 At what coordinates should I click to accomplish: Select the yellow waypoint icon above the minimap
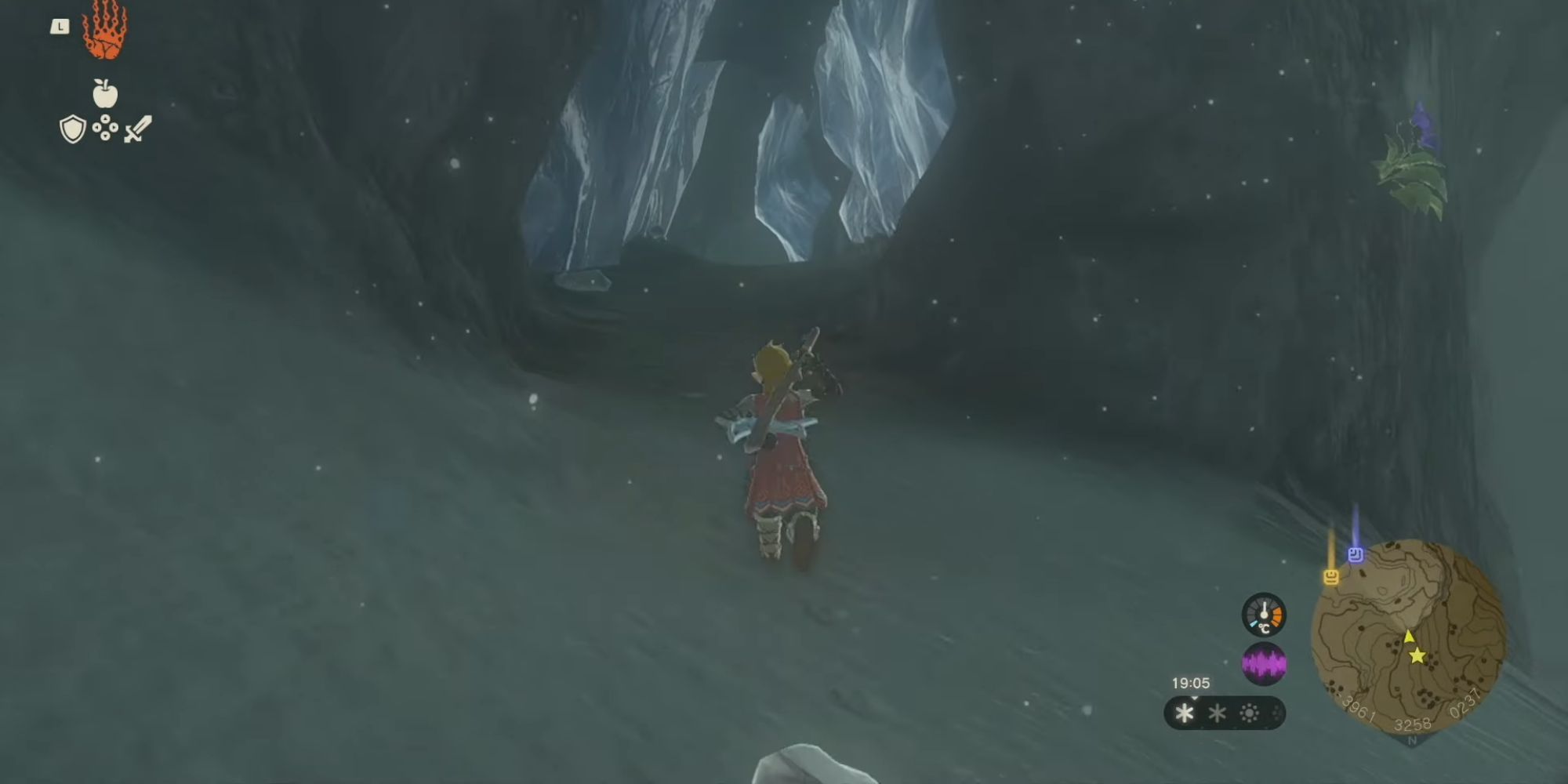(1330, 577)
